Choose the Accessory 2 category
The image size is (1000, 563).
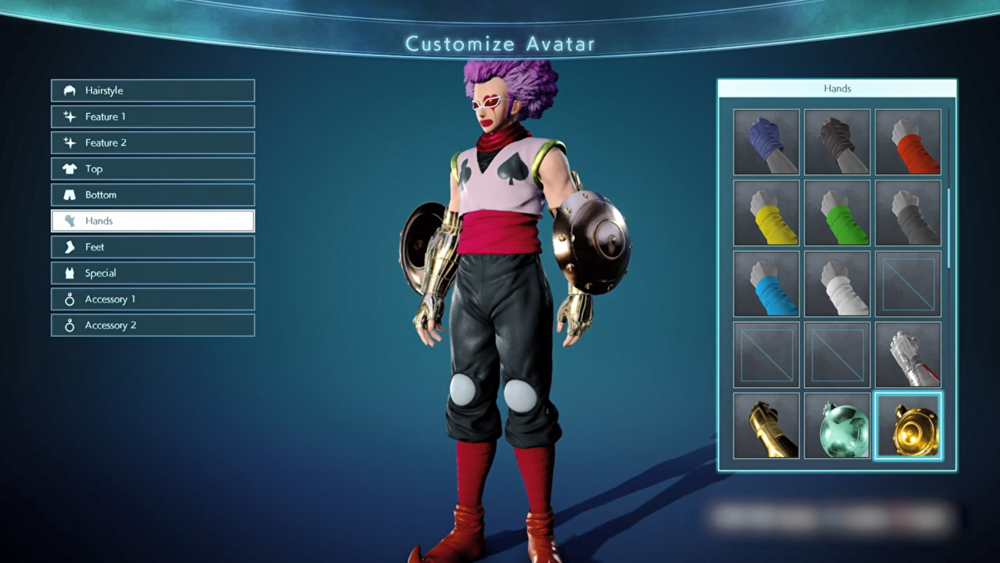(x=153, y=325)
